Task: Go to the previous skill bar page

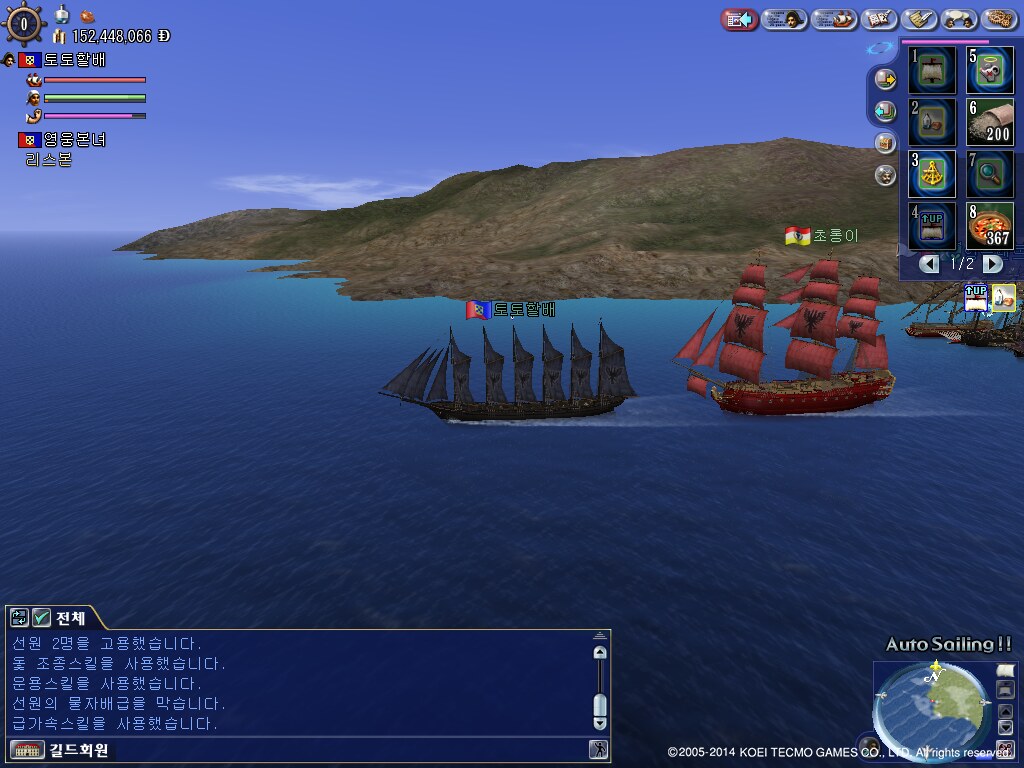Action: tap(930, 264)
